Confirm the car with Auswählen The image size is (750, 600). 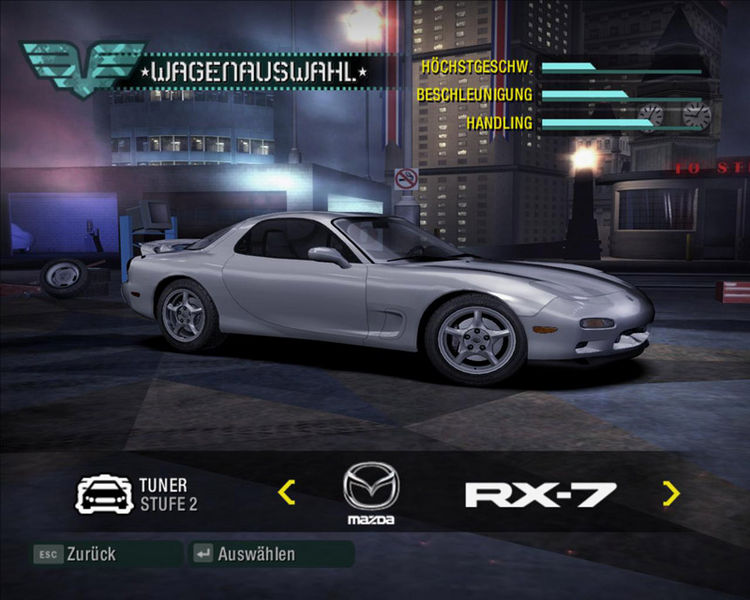246,554
